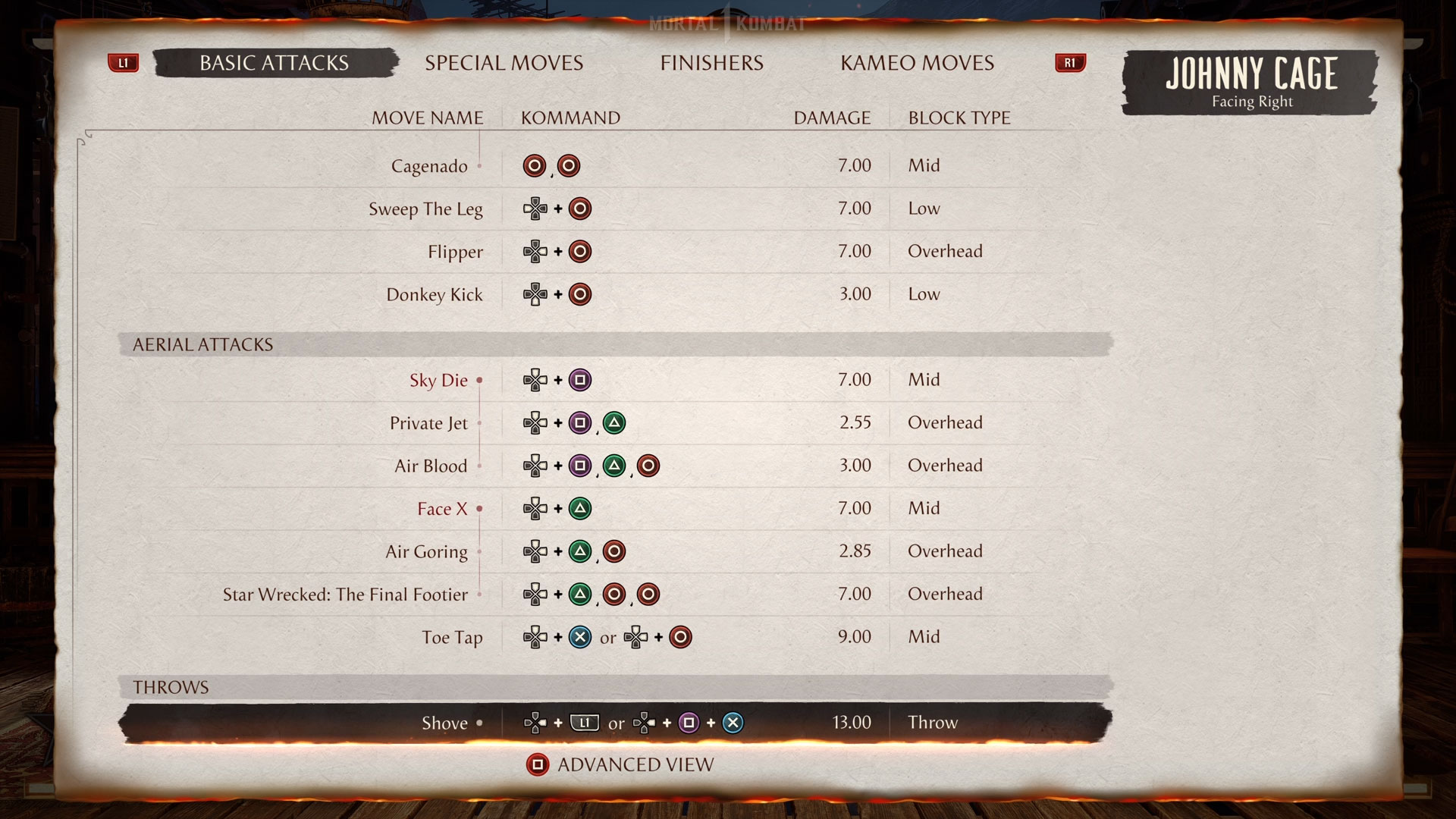Highlight the Donkey Kick move
Image resolution: width=1456 pixels, height=819 pixels.
(x=435, y=295)
